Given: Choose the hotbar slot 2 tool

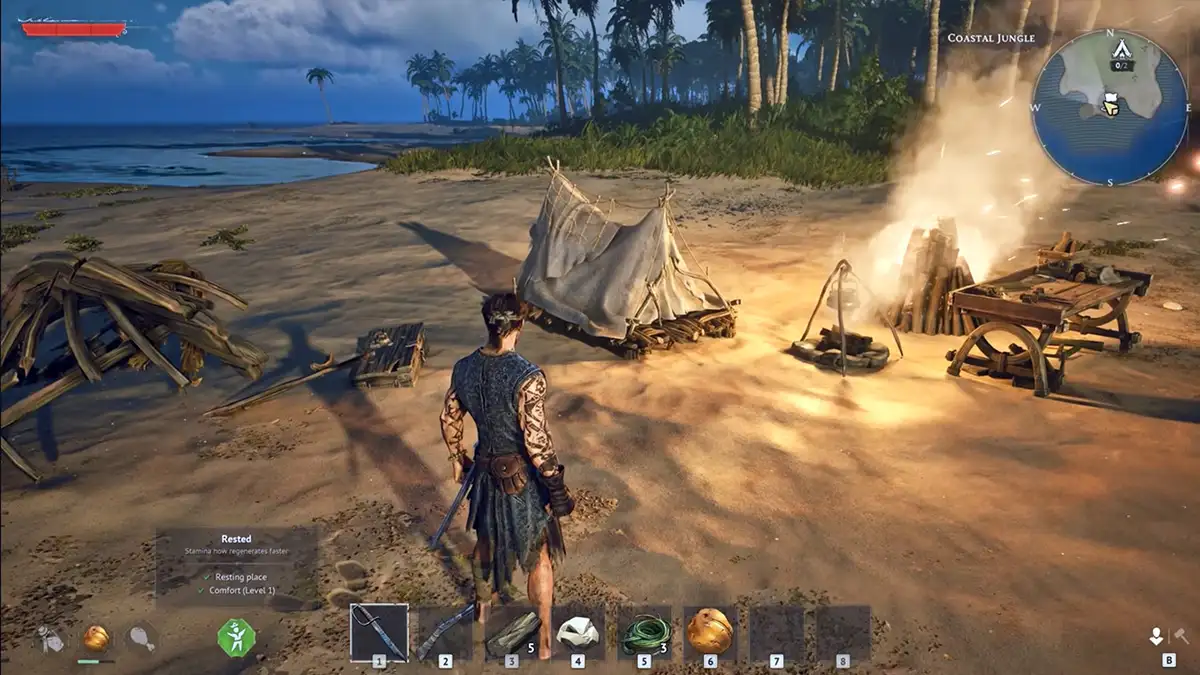Looking at the screenshot, I should point(445,632).
